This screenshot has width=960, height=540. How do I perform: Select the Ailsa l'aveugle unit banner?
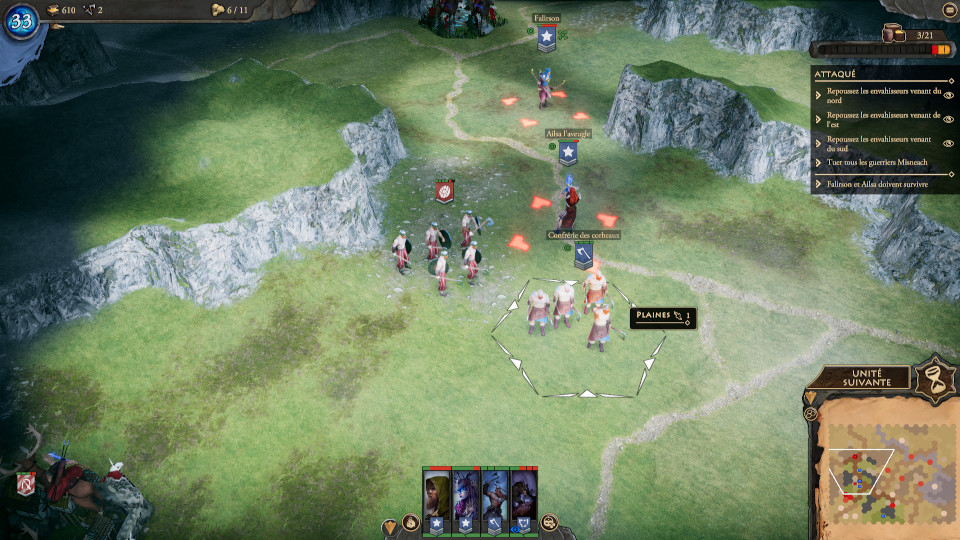point(568,152)
